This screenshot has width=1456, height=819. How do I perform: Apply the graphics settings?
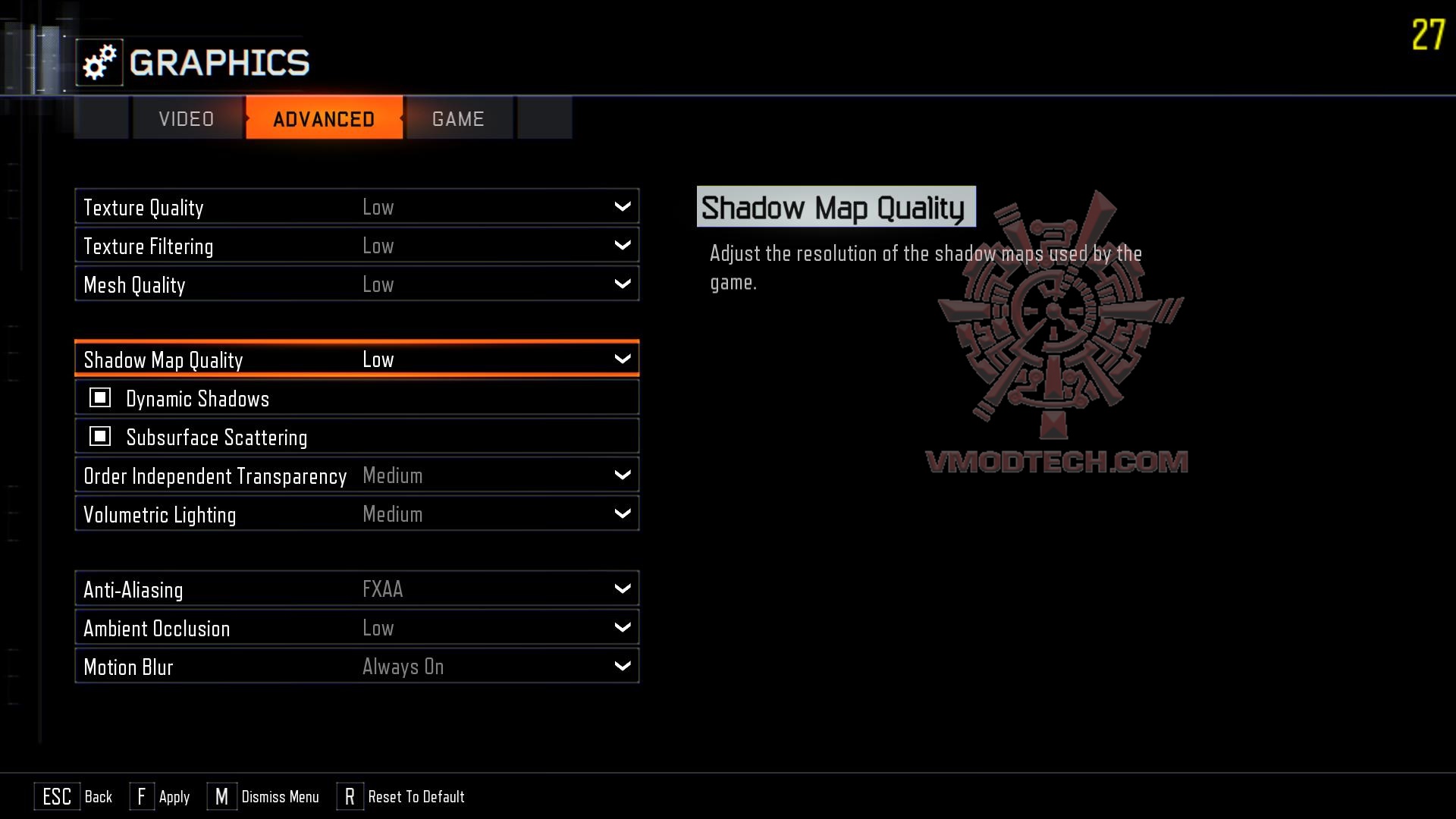click(x=160, y=796)
